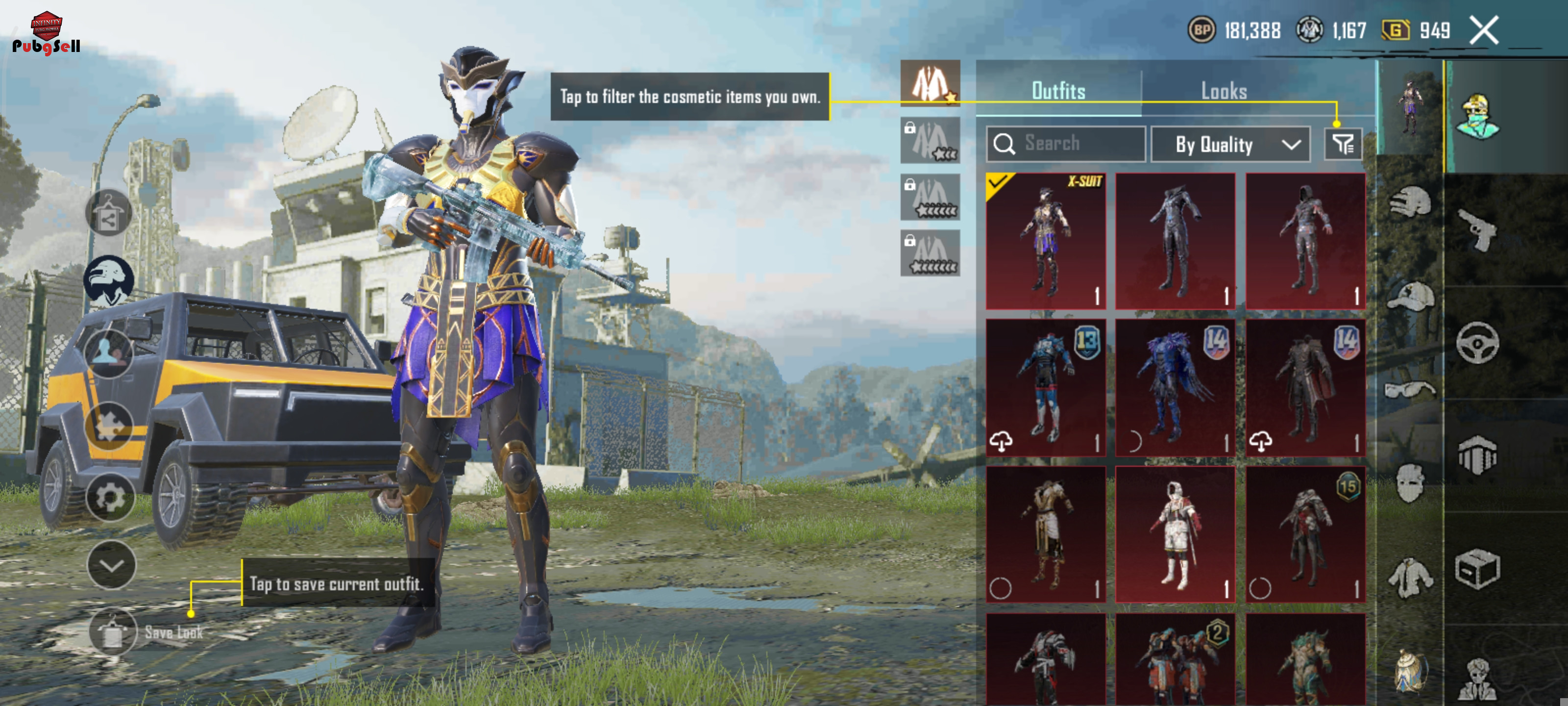Close the inventory with the X button
1568x706 pixels.
tap(1484, 30)
